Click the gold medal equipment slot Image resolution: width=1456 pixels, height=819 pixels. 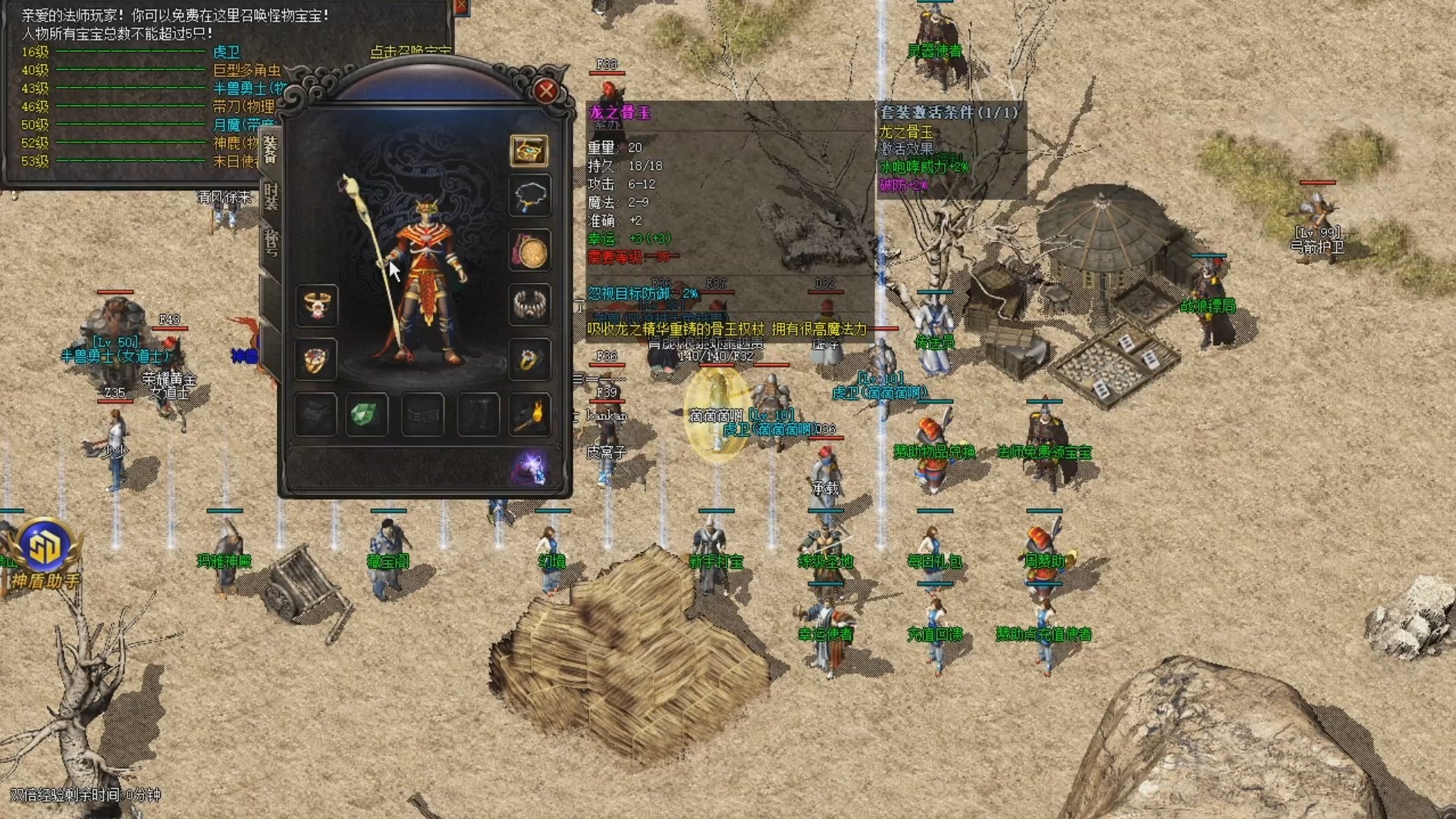pyautogui.click(x=529, y=251)
